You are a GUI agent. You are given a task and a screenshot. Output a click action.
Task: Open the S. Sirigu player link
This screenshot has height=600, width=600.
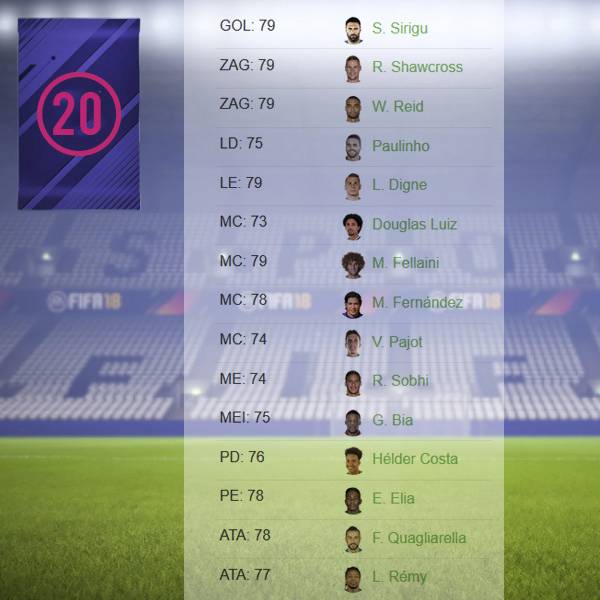point(398,29)
